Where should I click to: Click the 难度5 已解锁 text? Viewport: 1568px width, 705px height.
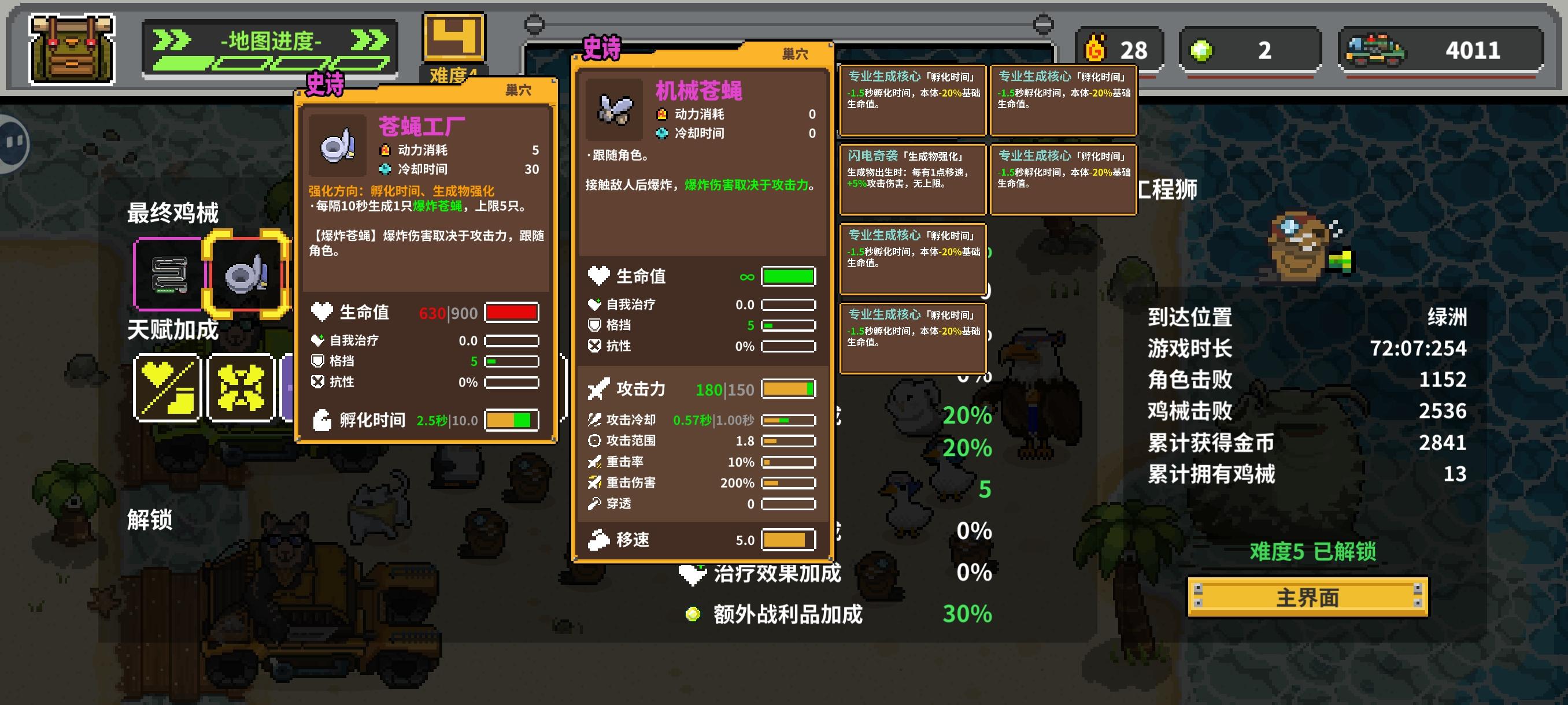point(1306,552)
